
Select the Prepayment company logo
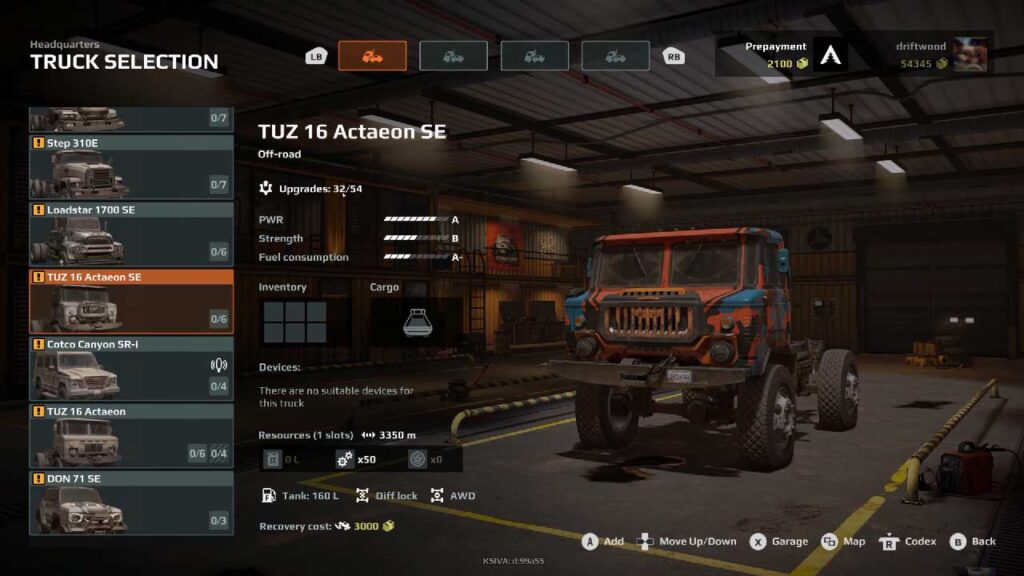pos(830,55)
